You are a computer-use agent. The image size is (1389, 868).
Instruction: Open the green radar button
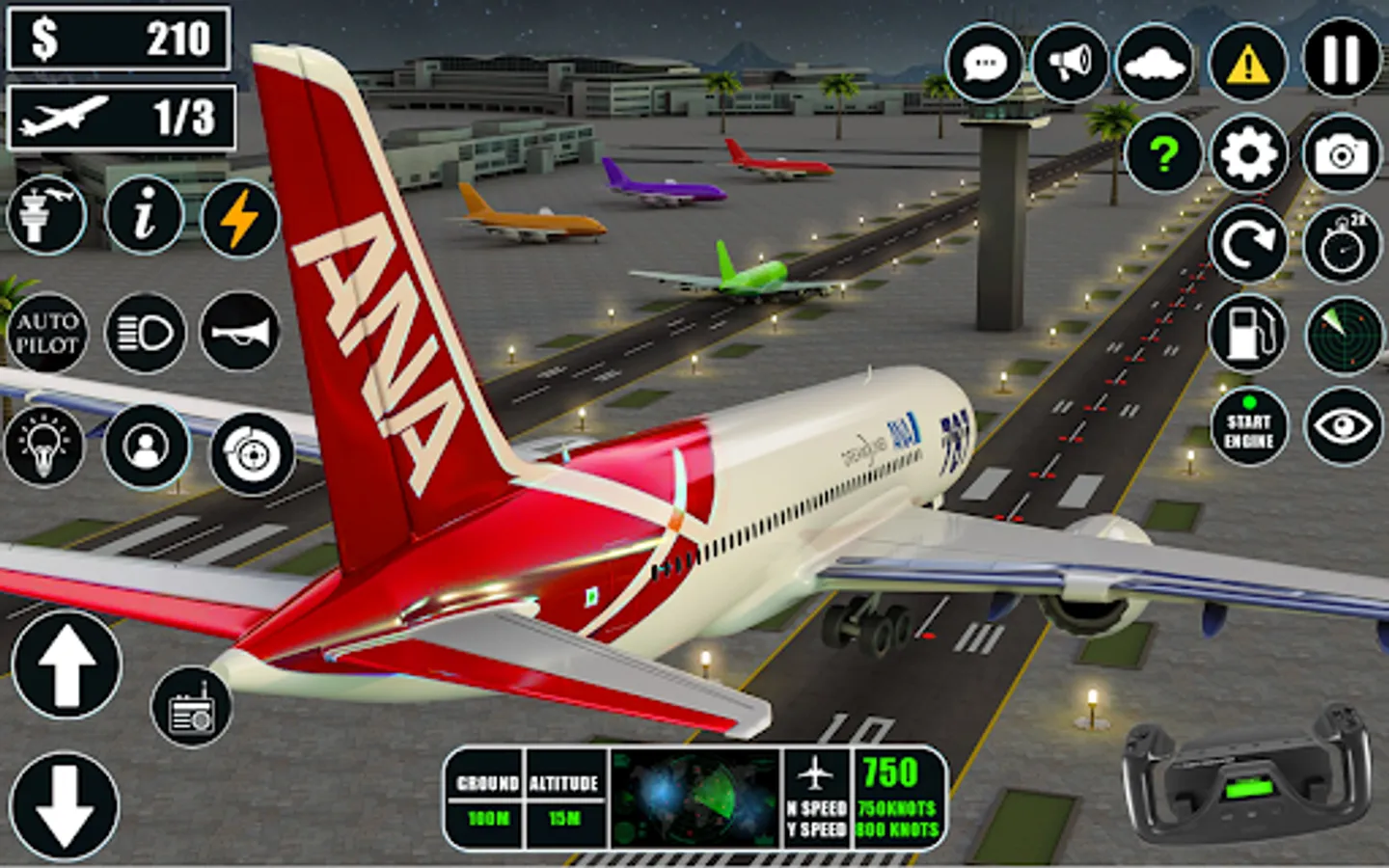(x=1344, y=335)
